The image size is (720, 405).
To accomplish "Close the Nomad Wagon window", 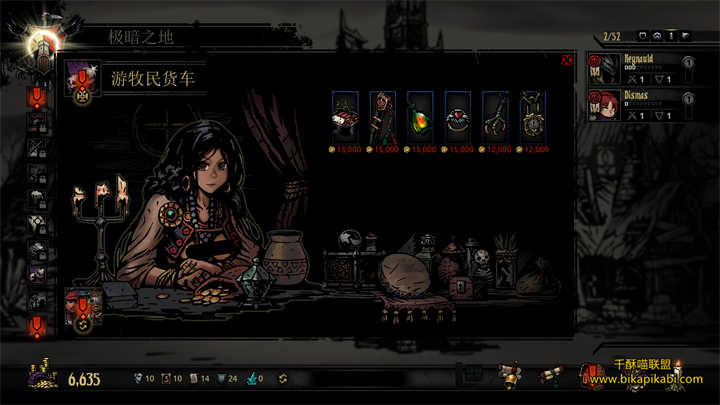I will click(x=567, y=60).
